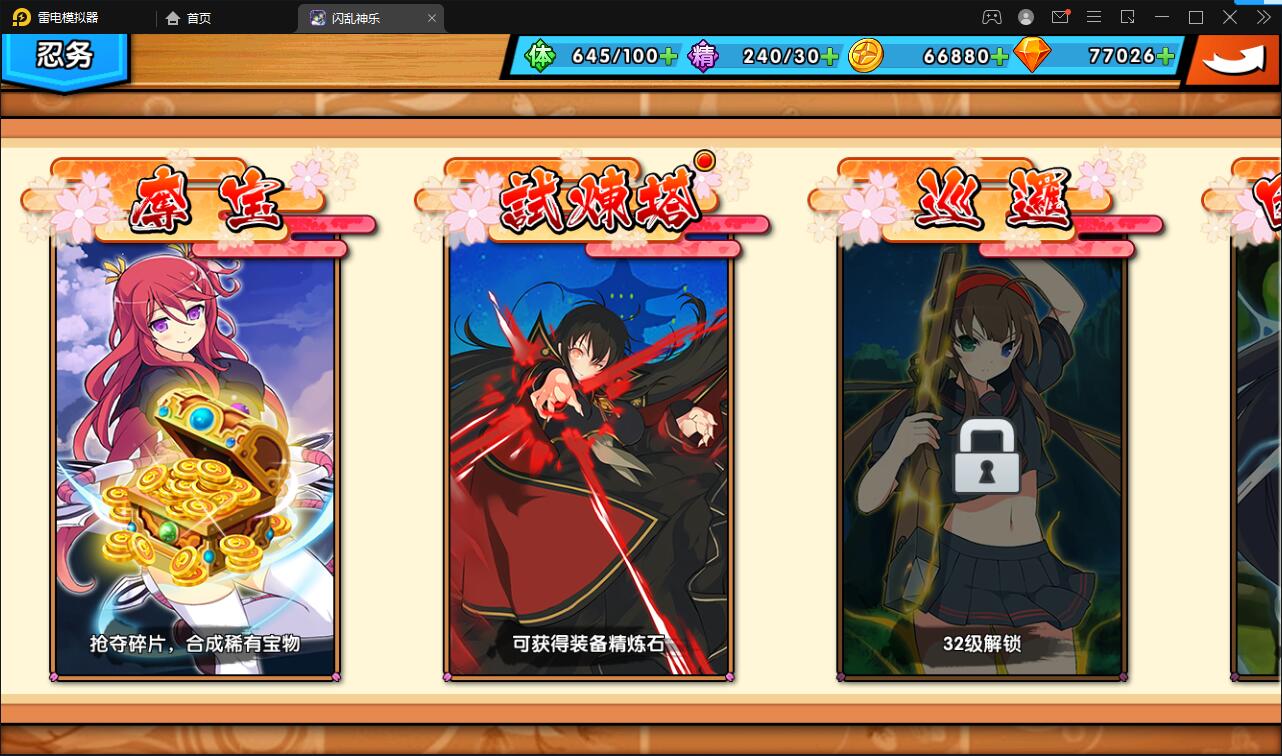Viewport: 1282px width, 756px height.
Task: Tap the orange return arrow in top-right corner
Action: (x=1232, y=58)
